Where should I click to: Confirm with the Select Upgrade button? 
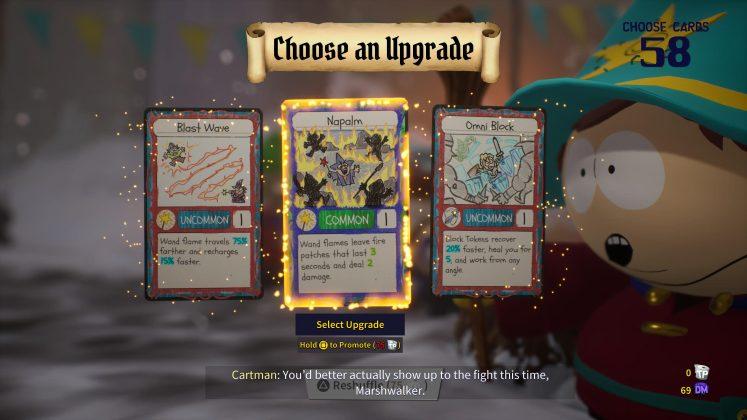(350, 324)
